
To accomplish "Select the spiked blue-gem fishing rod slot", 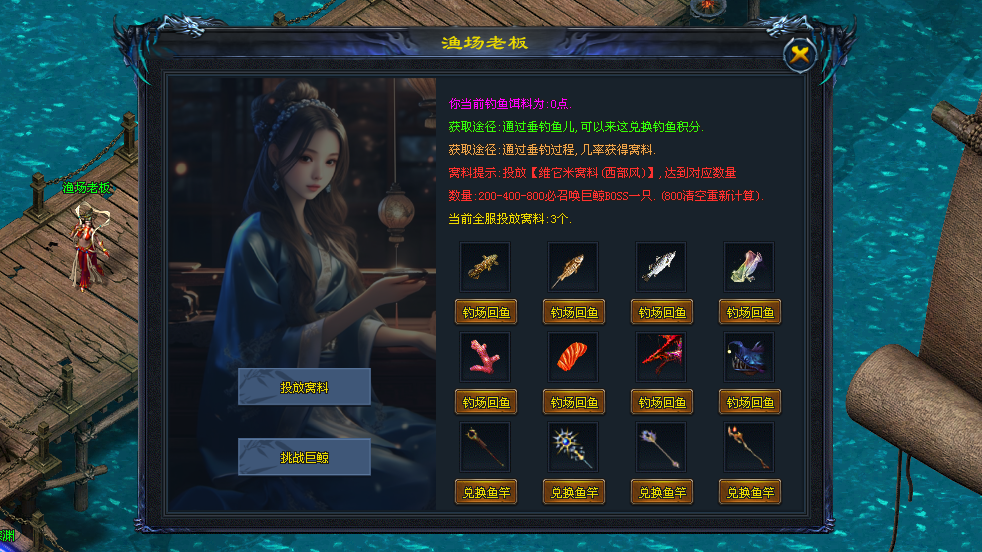I will [573, 447].
